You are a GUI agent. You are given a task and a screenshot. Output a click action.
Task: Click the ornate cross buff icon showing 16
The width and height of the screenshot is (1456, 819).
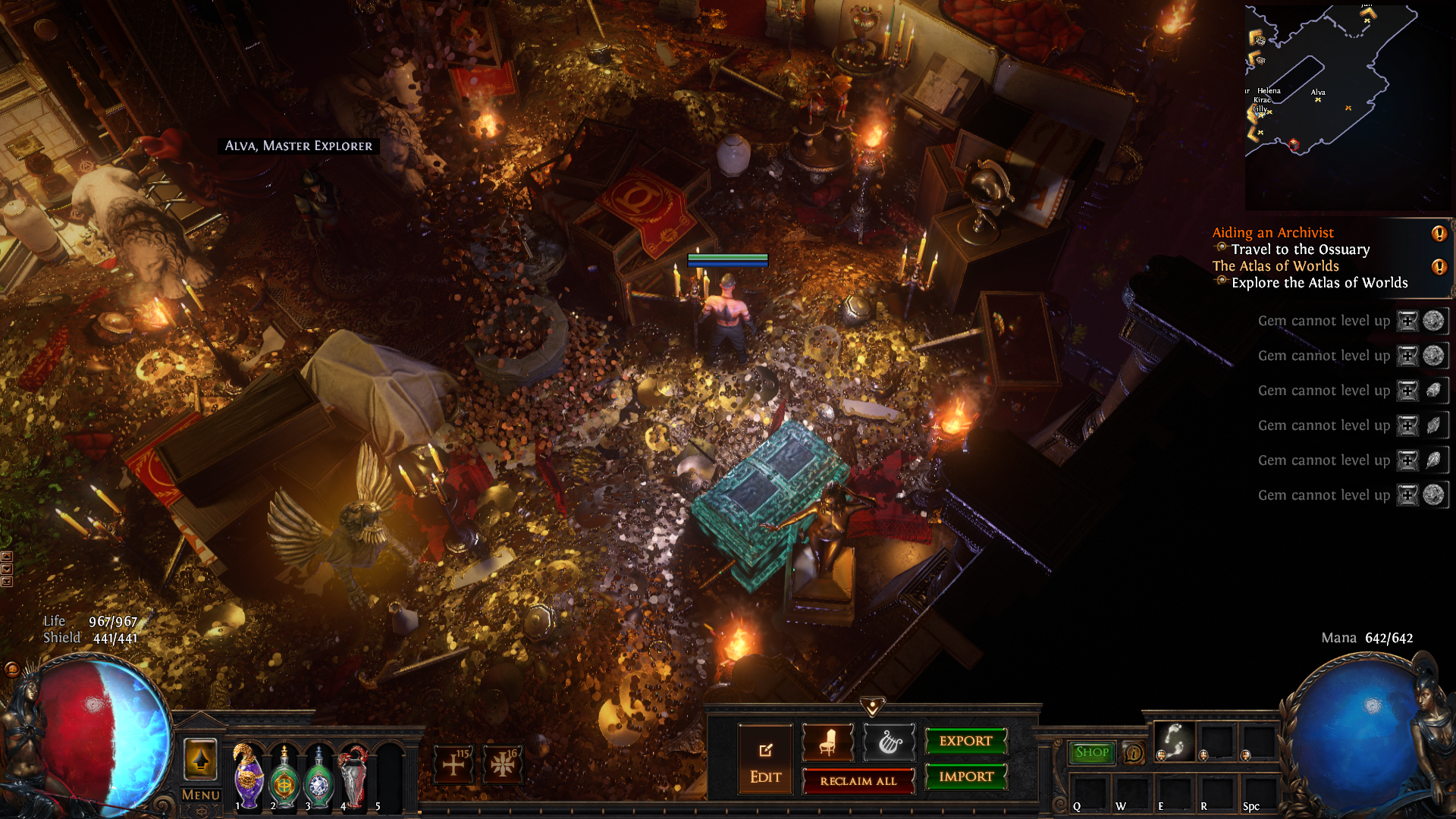tap(502, 764)
